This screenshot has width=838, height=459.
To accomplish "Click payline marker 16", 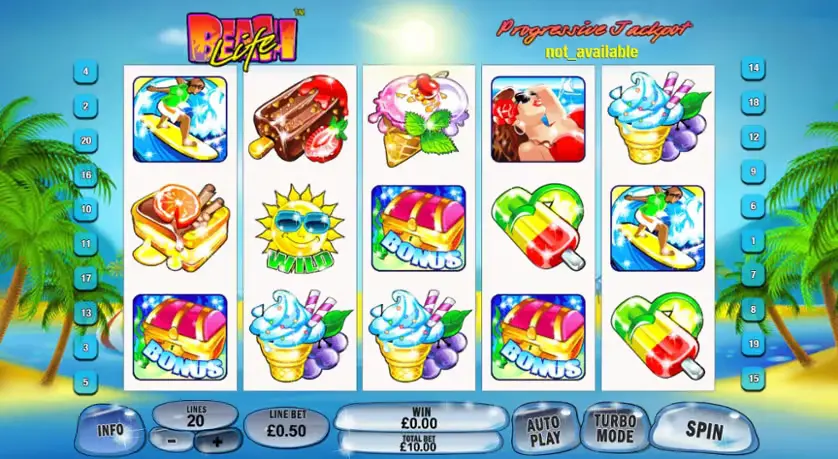I will pos(87,175).
